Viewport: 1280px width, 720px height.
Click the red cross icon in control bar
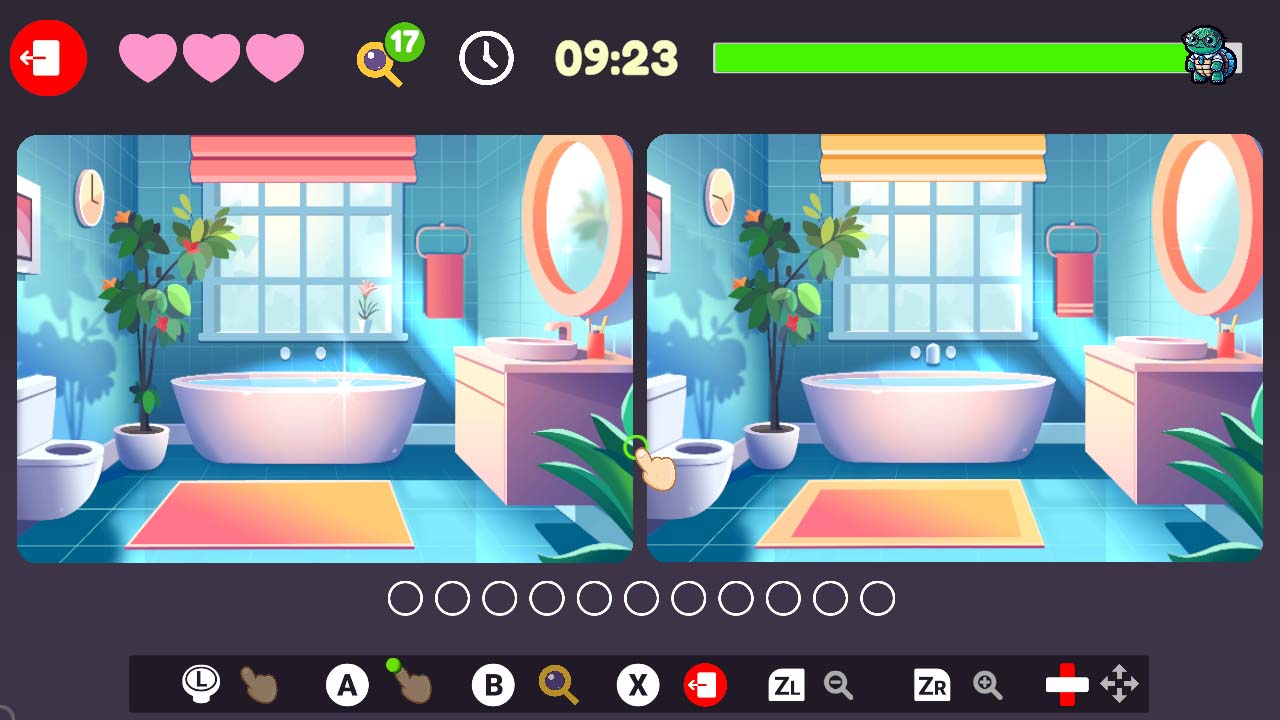(x=1064, y=684)
